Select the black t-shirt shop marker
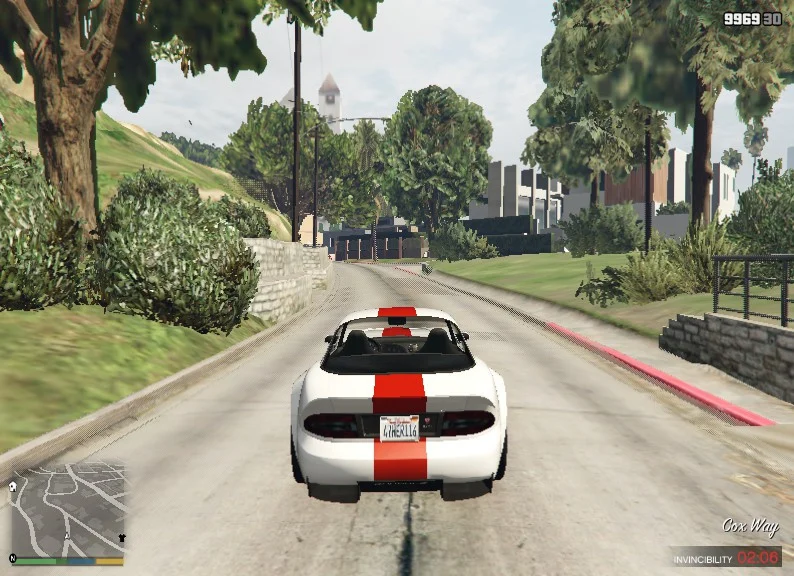 pyautogui.click(x=122, y=538)
